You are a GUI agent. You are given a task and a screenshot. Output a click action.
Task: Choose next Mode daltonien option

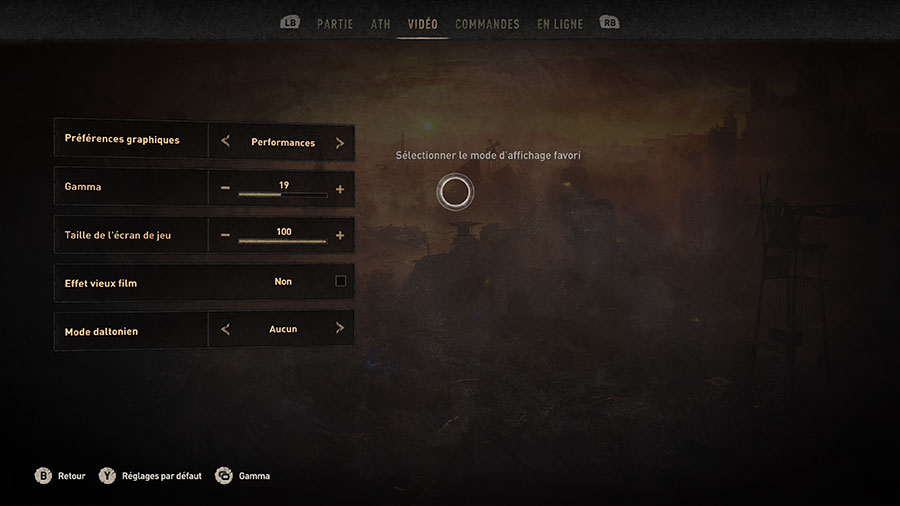click(x=340, y=328)
